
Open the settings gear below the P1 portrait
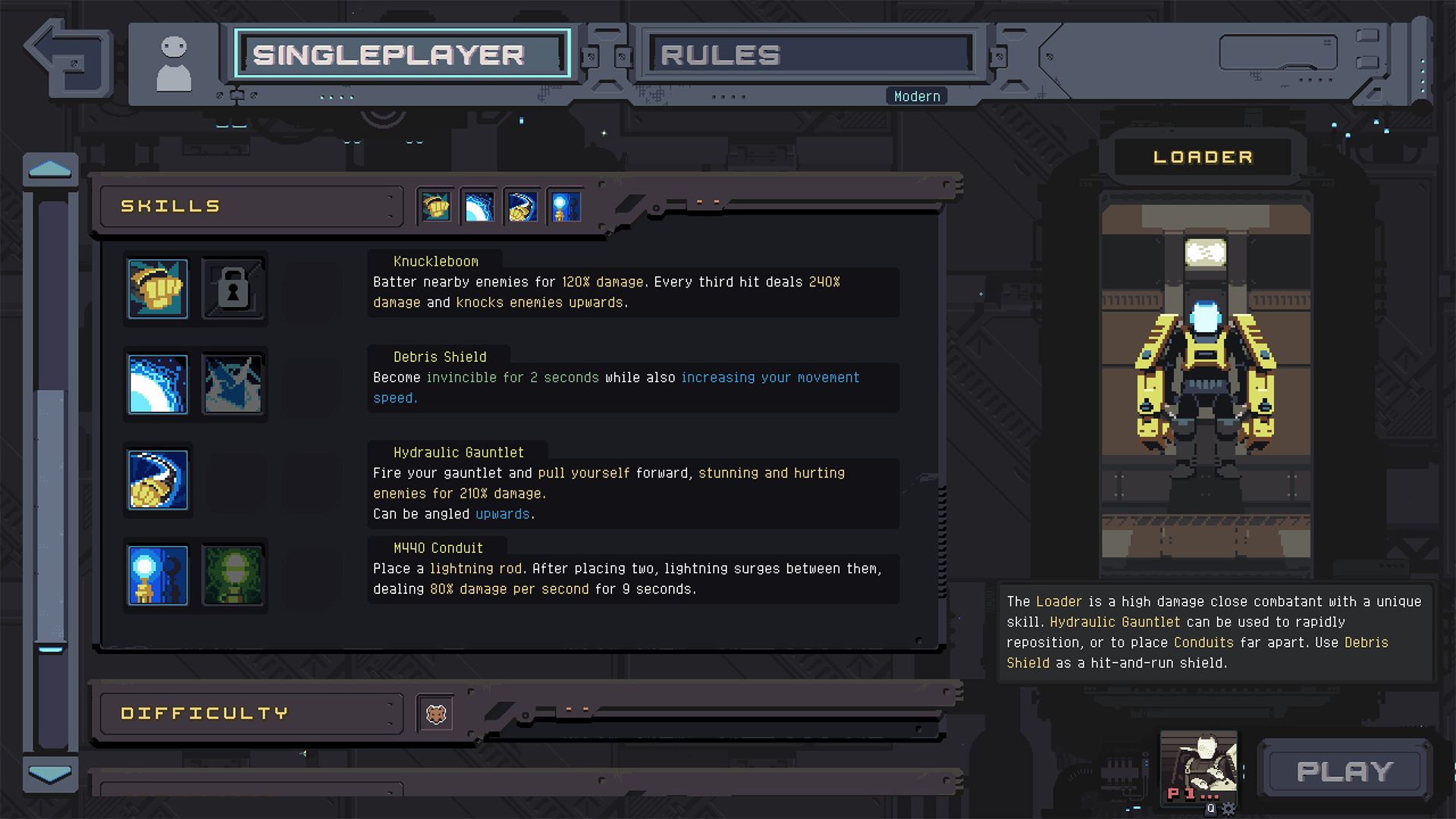1228,808
